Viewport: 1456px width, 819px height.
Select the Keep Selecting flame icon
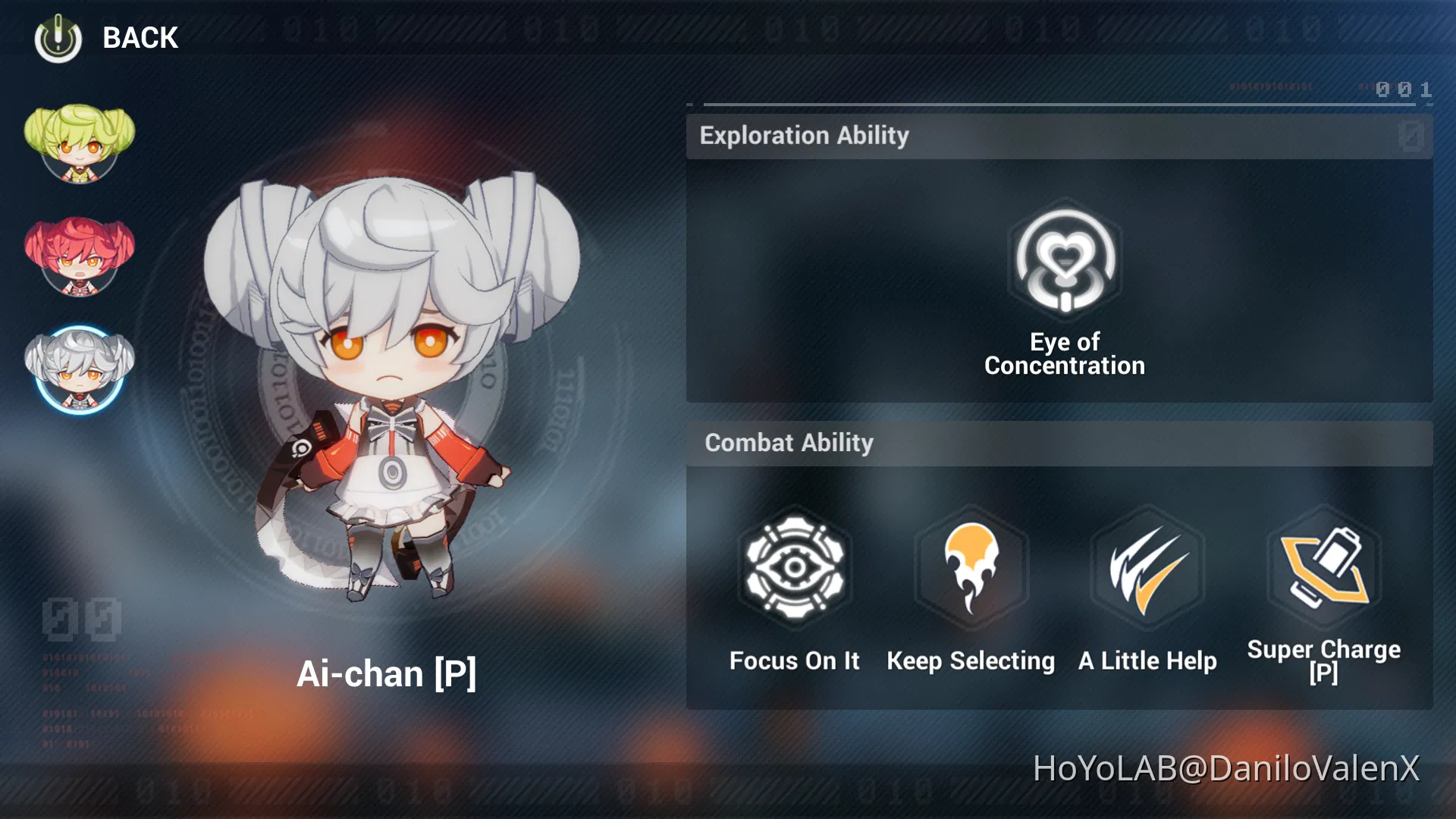[x=971, y=569]
